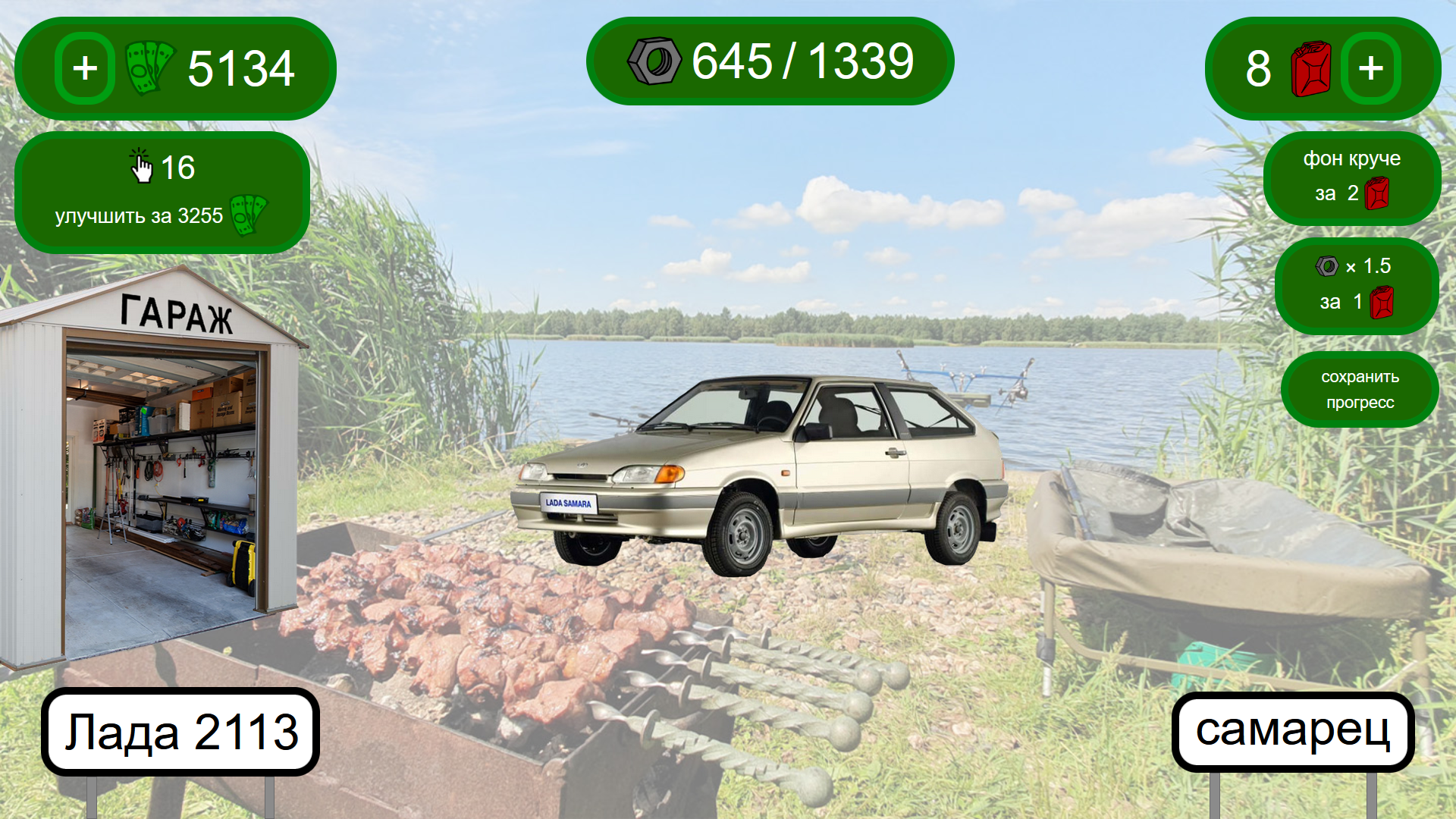
Task: Click the money total showing 5134
Action: (241, 68)
